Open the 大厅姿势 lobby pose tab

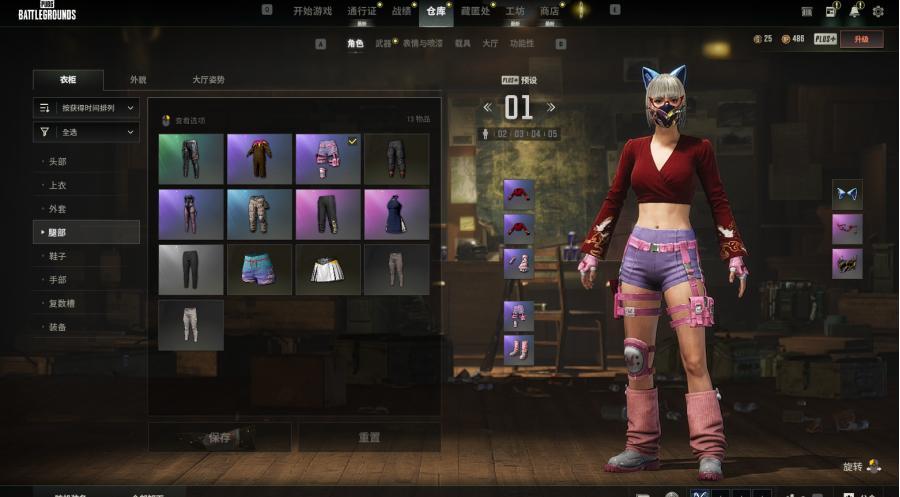[x=208, y=80]
